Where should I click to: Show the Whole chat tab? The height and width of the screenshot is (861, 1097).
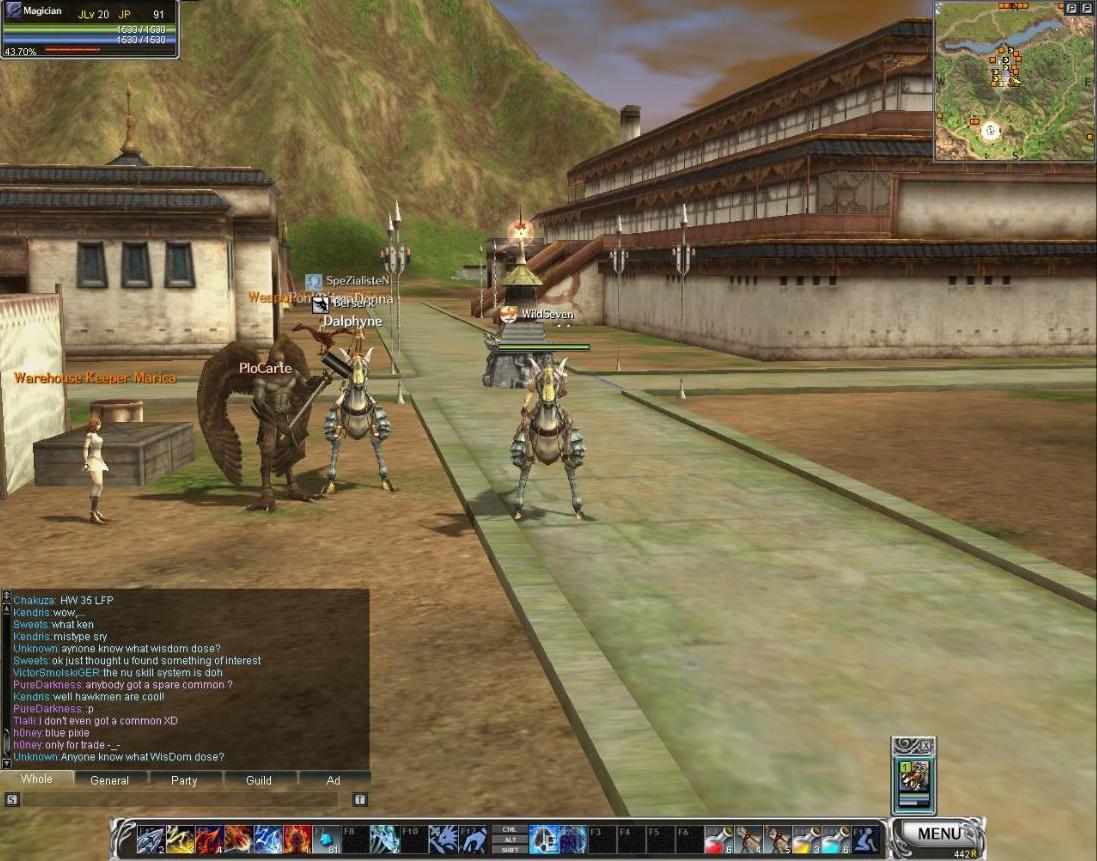[36, 779]
